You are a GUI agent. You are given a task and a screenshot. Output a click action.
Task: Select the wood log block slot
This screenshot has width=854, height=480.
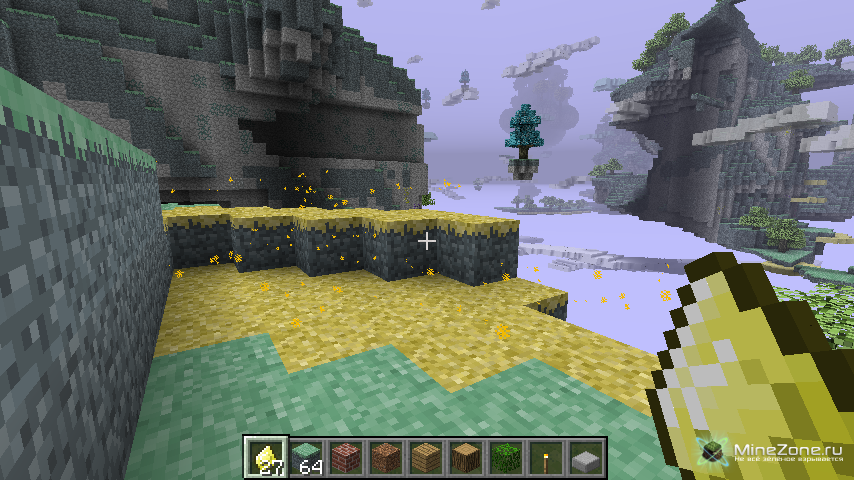point(466,457)
